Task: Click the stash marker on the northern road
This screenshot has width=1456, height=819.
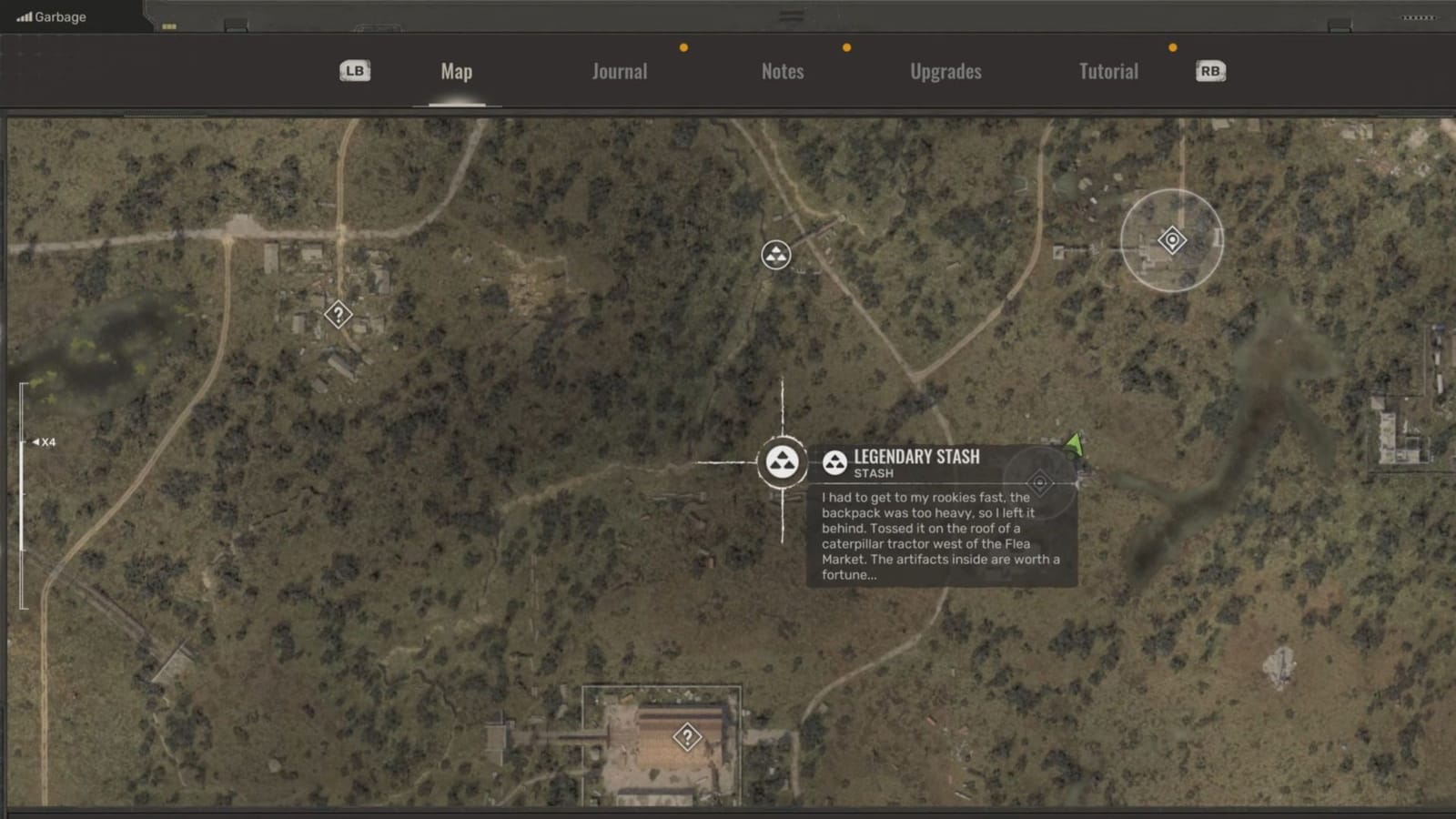Action: tap(777, 256)
